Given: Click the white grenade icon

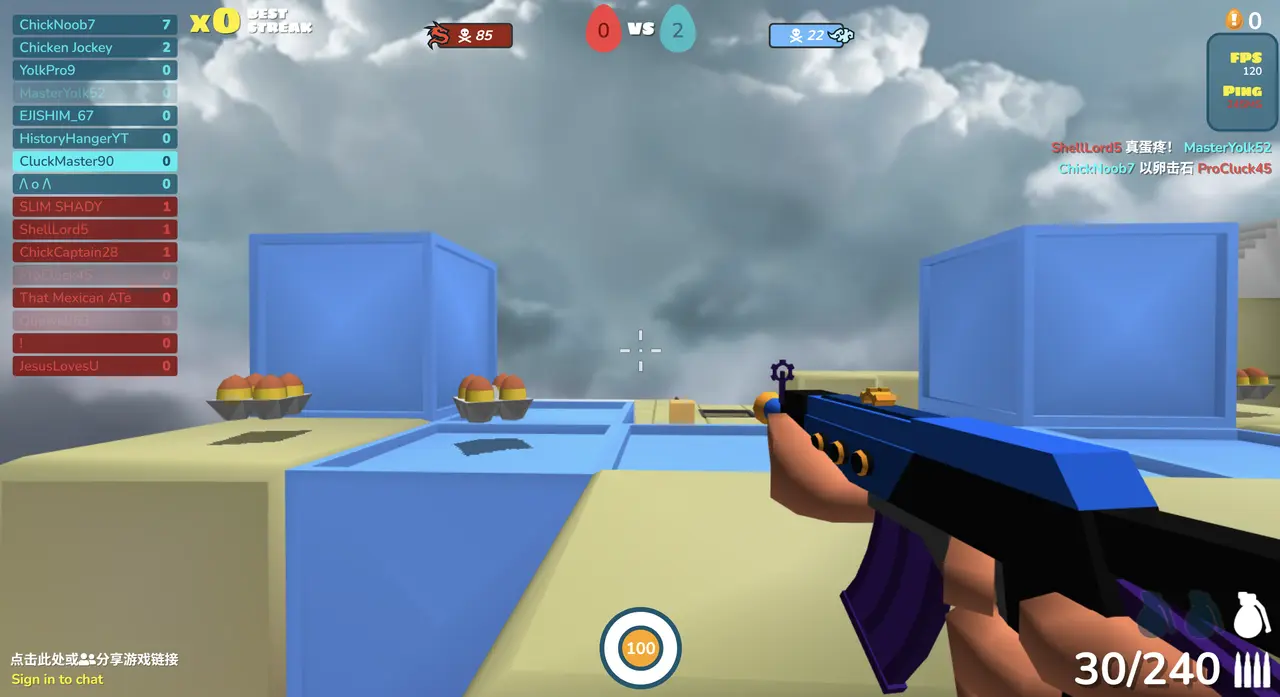Looking at the screenshot, I should 1251,615.
